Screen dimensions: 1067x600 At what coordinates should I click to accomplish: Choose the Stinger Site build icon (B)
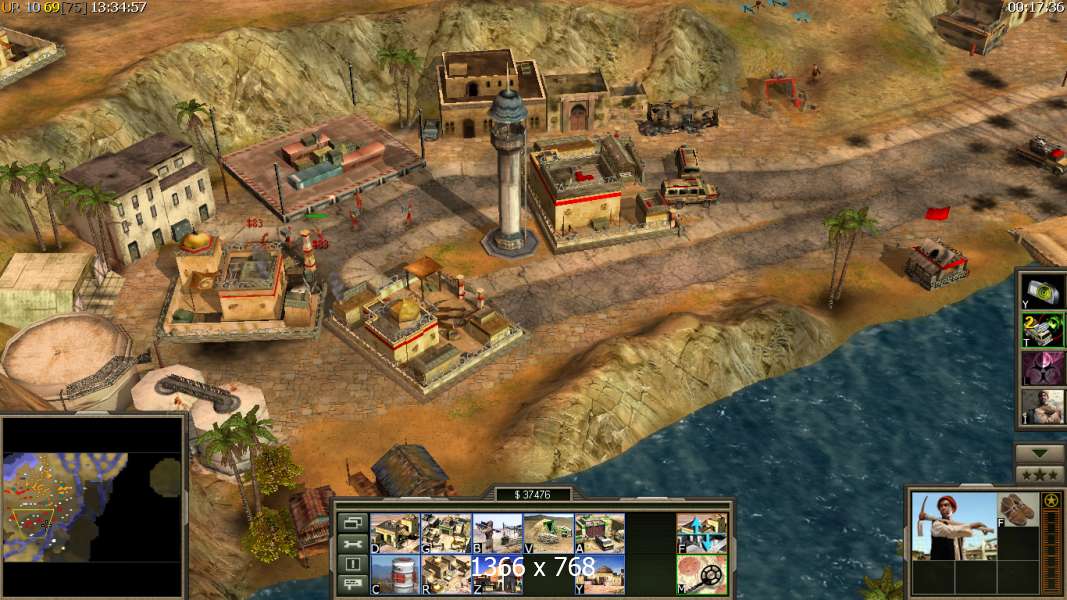[497, 533]
